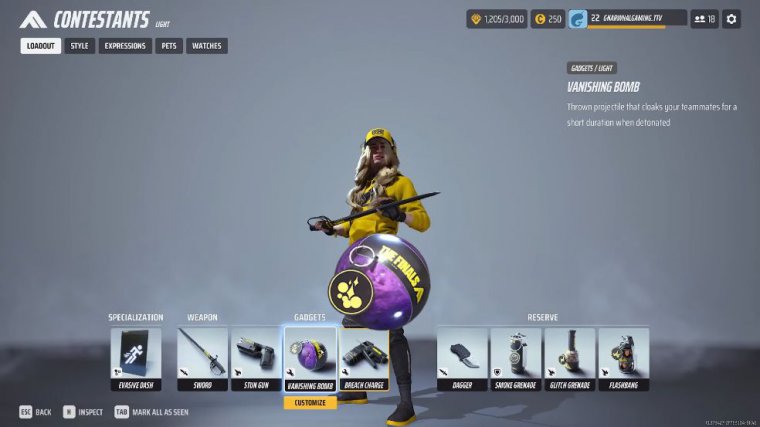The width and height of the screenshot is (760, 427).
Task: Click the 250 coin currency counter
Action: 547,19
